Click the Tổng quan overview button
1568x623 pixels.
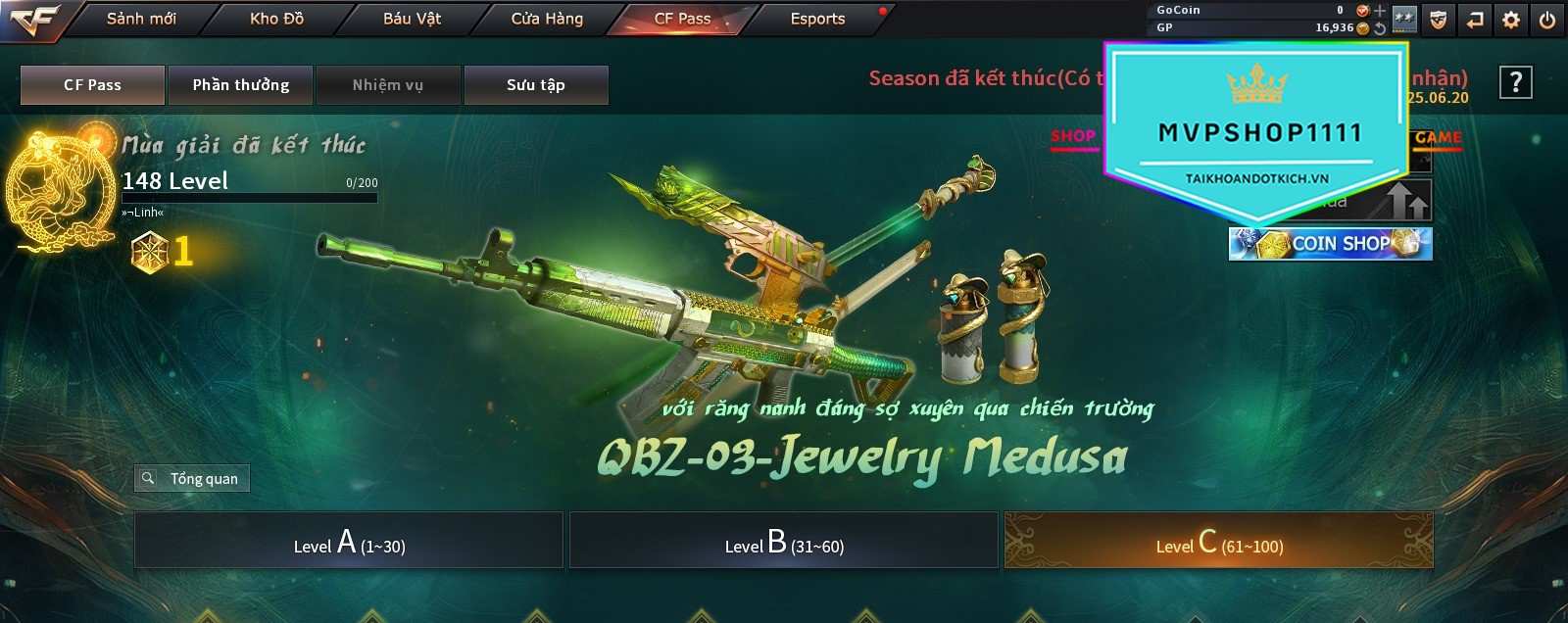point(192,478)
